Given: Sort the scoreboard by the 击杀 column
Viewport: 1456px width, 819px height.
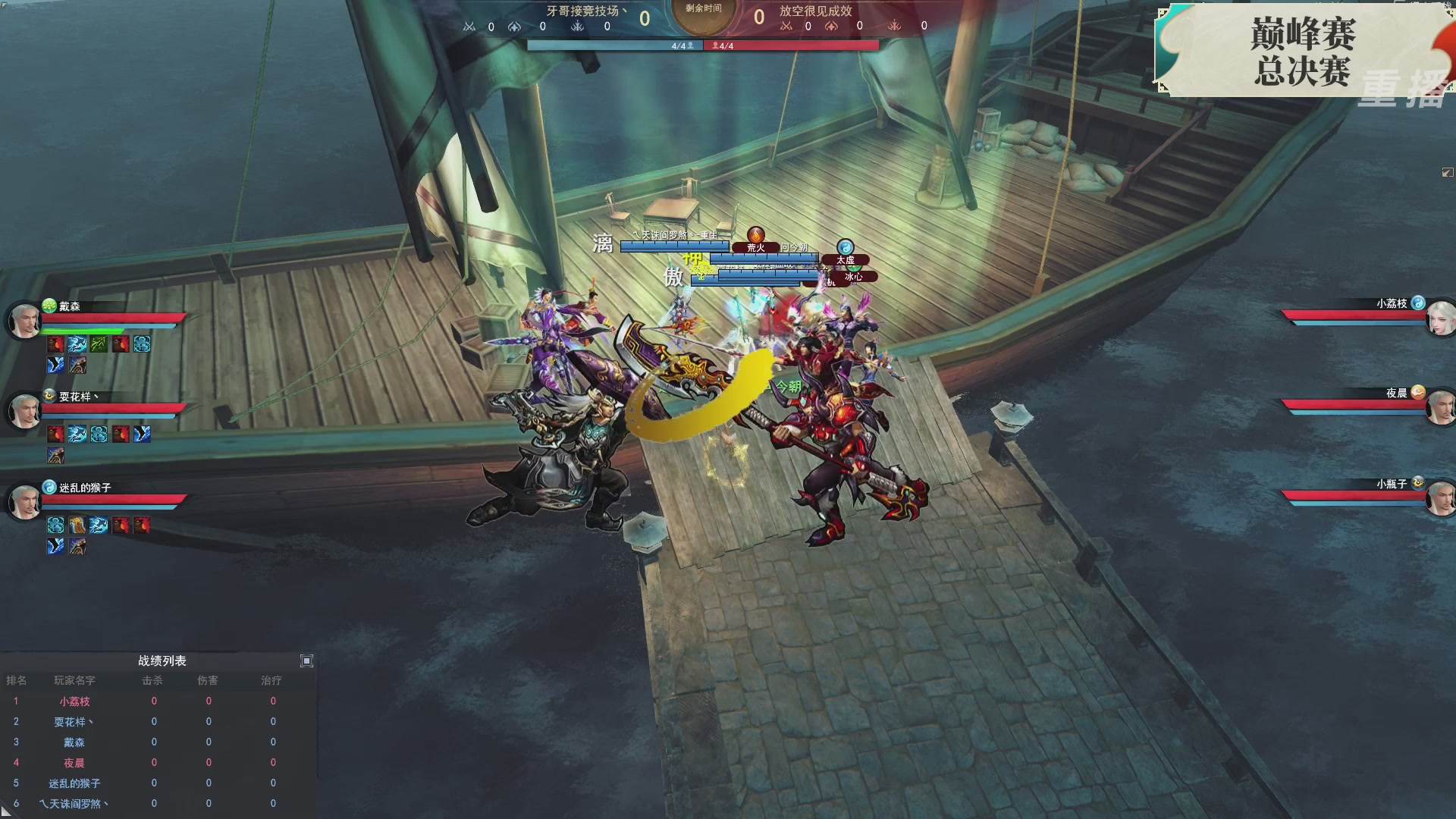Looking at the screenshot, I should 152,681.
